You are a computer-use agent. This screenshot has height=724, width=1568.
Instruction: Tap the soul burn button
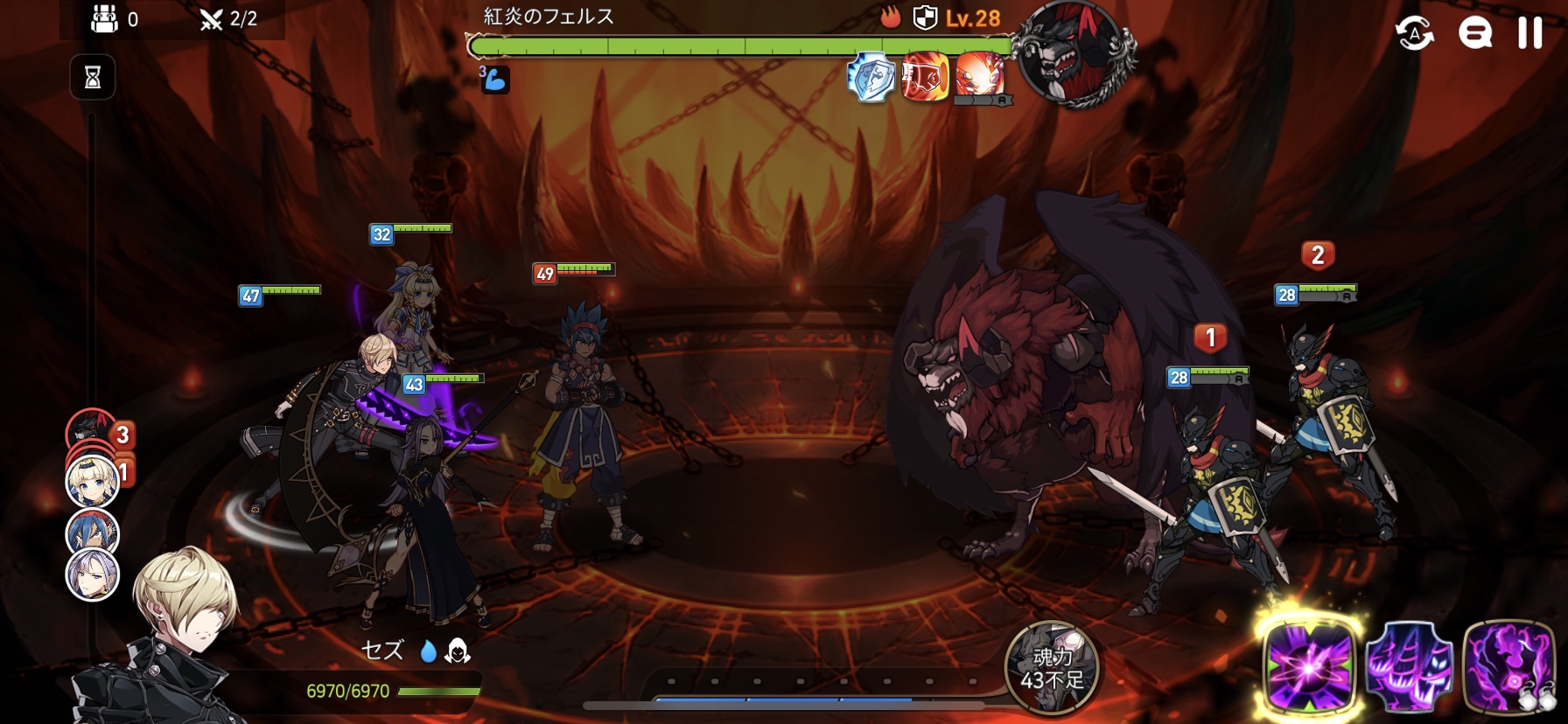1052,668
